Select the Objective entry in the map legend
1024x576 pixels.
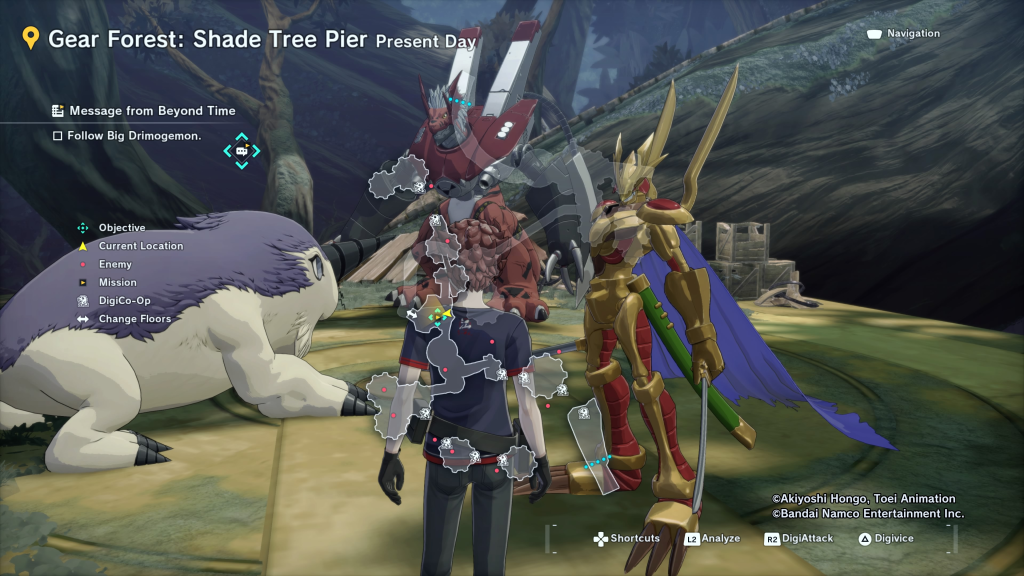point(121,228)
